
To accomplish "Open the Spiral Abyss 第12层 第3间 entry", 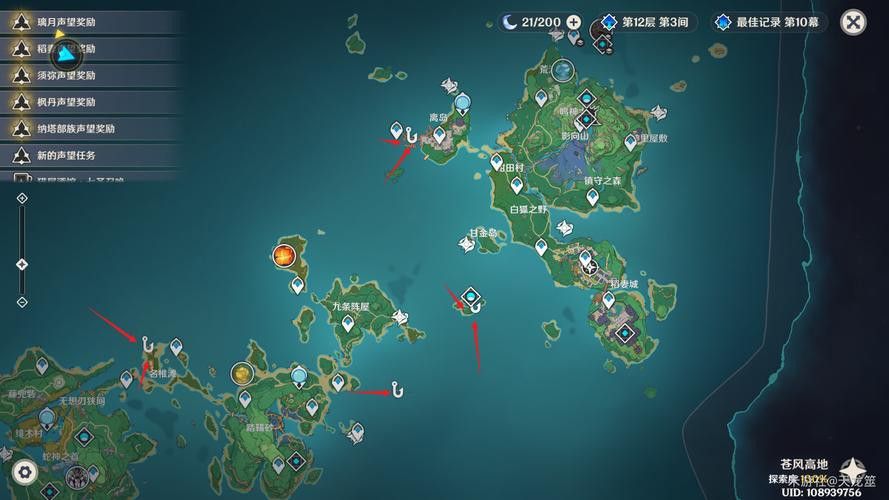I will (645, 21).
